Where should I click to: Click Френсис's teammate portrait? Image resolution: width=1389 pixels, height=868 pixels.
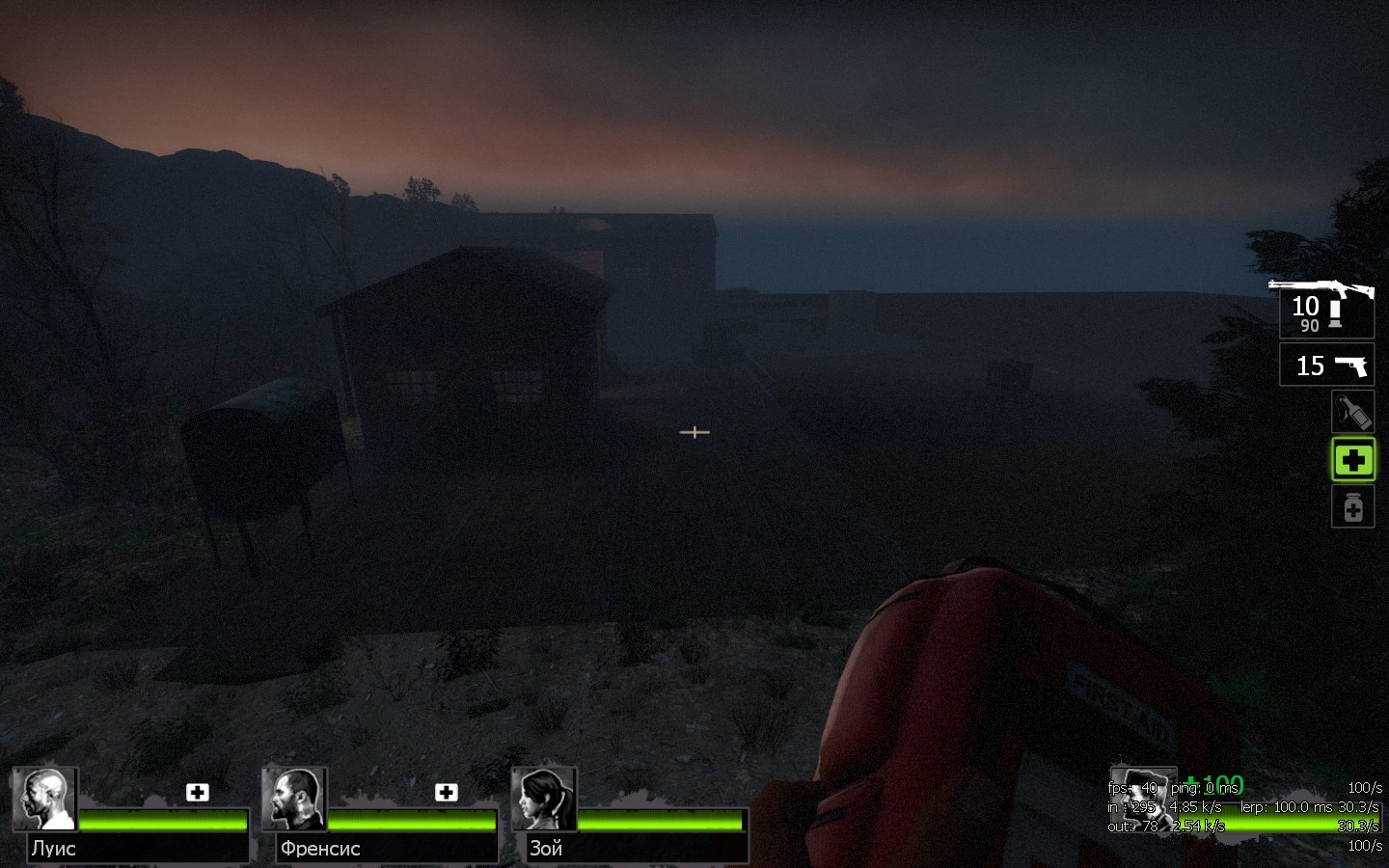294,800
